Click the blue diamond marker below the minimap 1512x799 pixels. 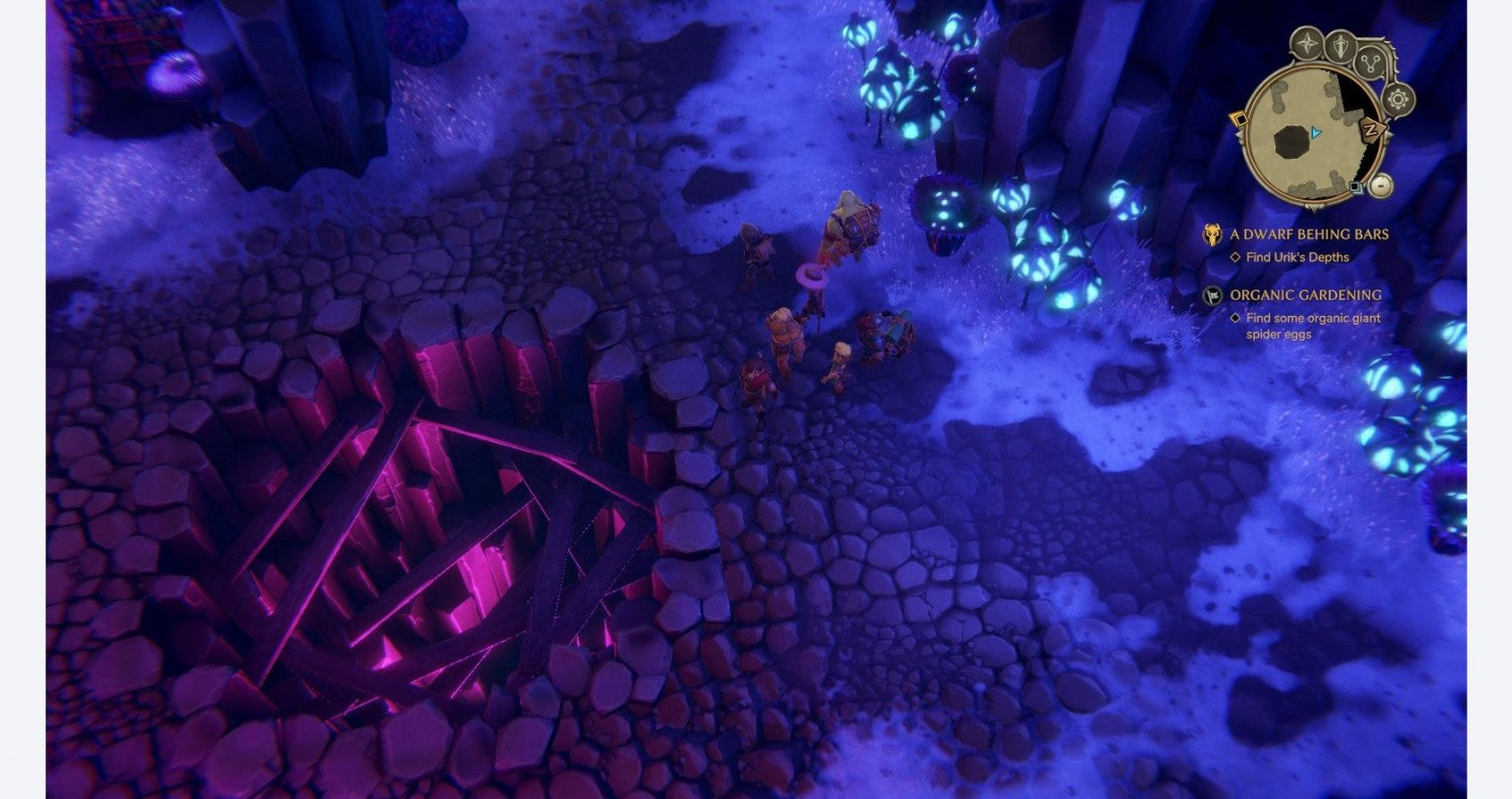pos(1356,187)
